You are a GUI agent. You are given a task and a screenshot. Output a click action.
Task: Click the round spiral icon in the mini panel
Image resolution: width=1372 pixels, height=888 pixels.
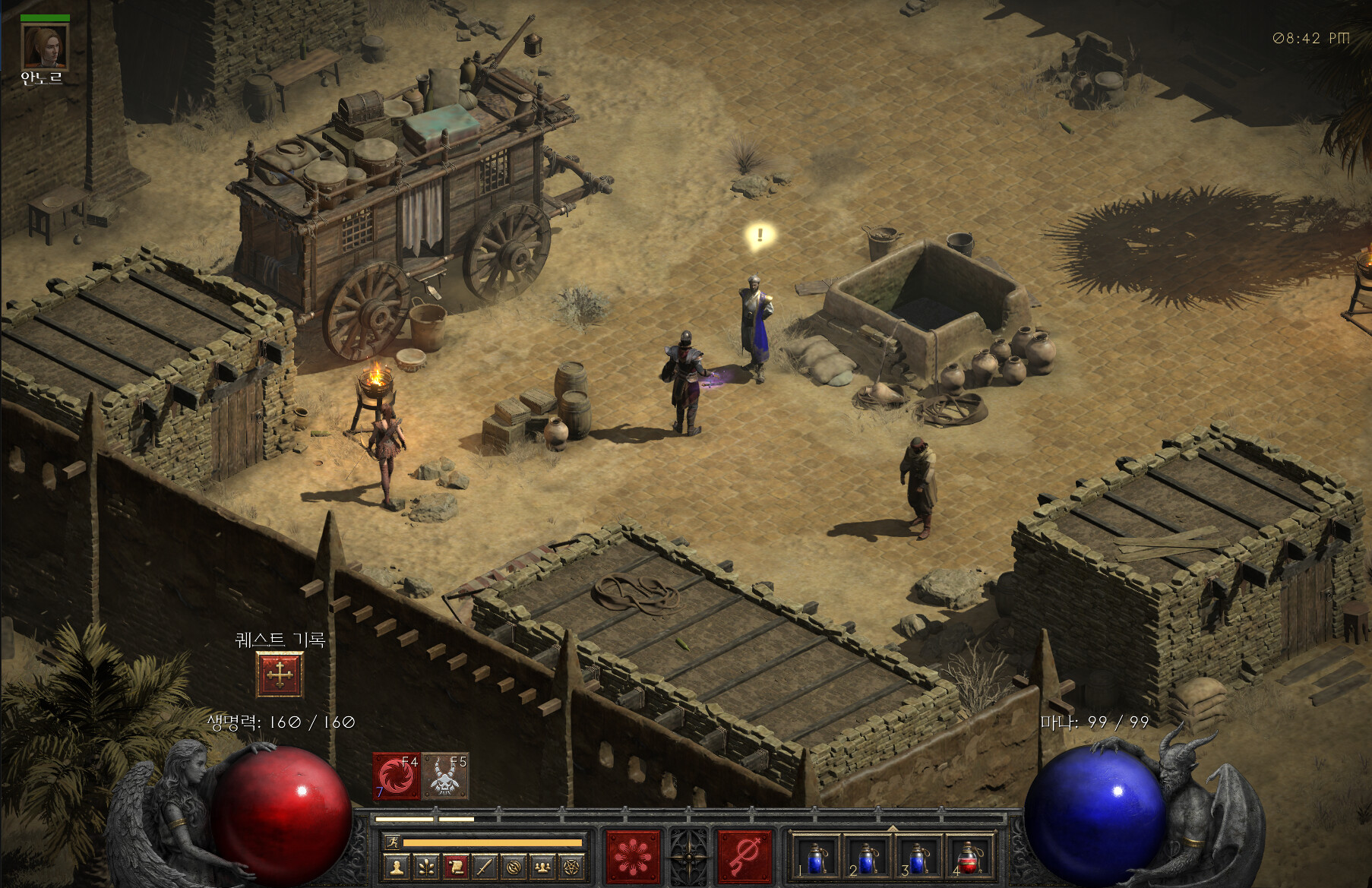pyautogui.click(x=514, y=867)
